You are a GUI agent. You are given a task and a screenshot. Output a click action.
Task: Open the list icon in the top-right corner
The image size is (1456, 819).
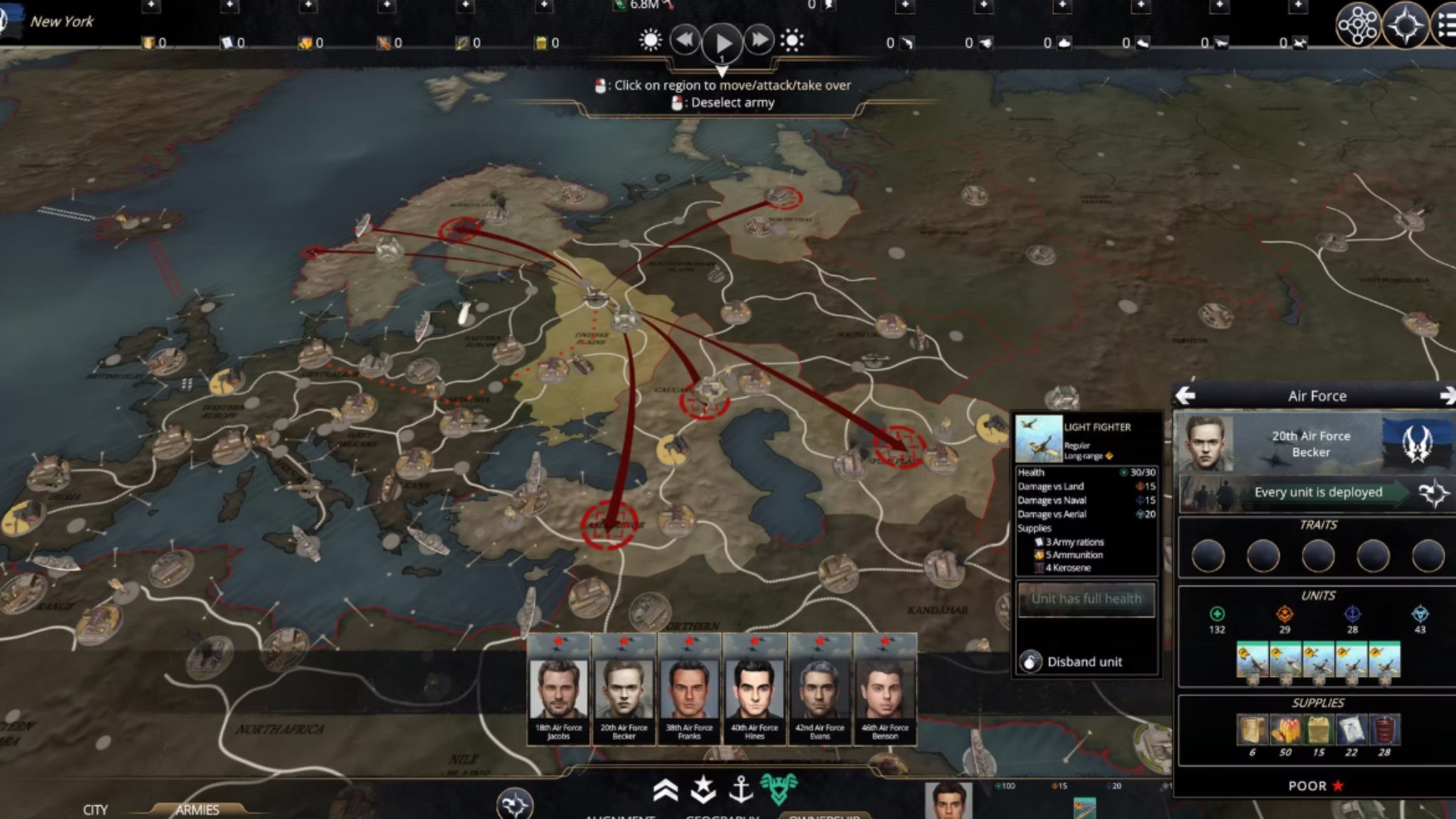1447,25
